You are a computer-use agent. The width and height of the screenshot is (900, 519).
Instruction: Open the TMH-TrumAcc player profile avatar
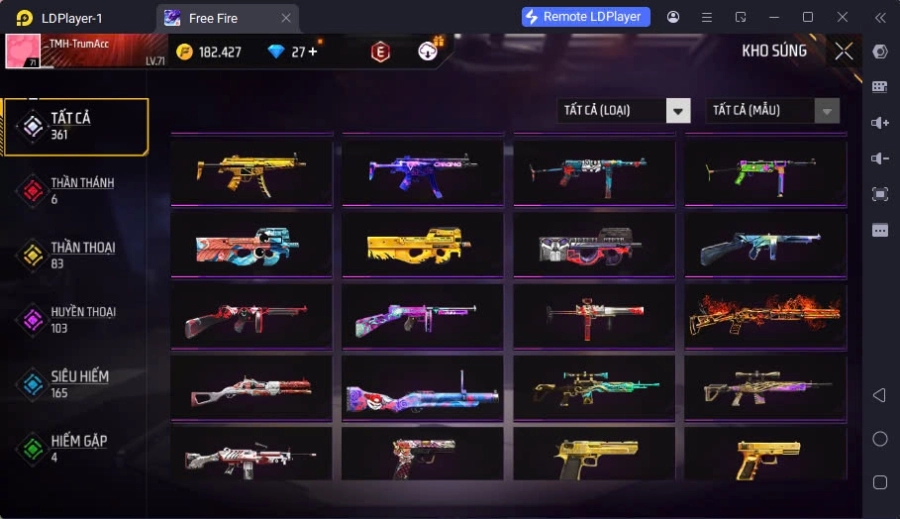[x=23, y=51]
